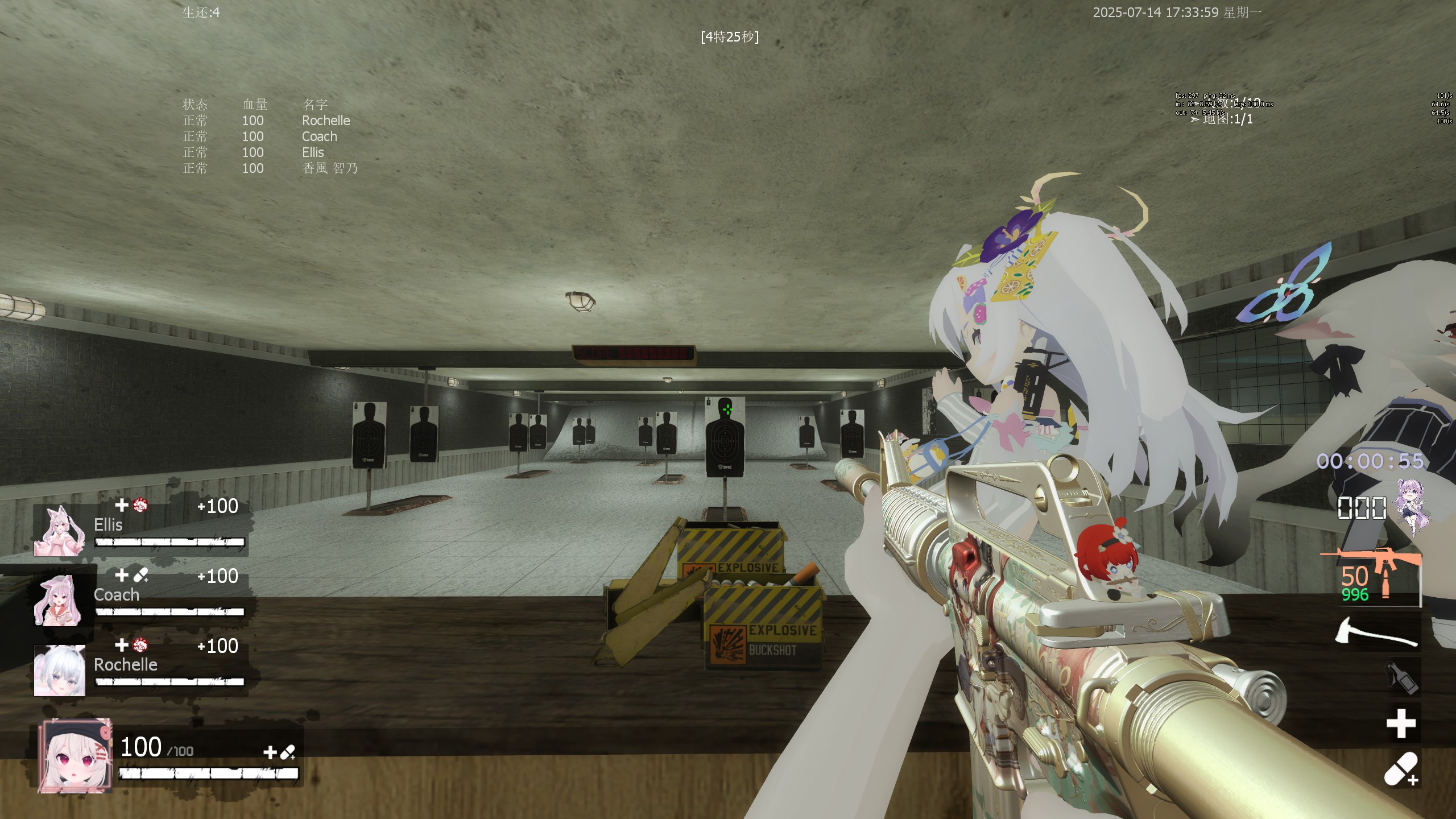Equip the molotov bottle slot

click(x=1401, y=677)
